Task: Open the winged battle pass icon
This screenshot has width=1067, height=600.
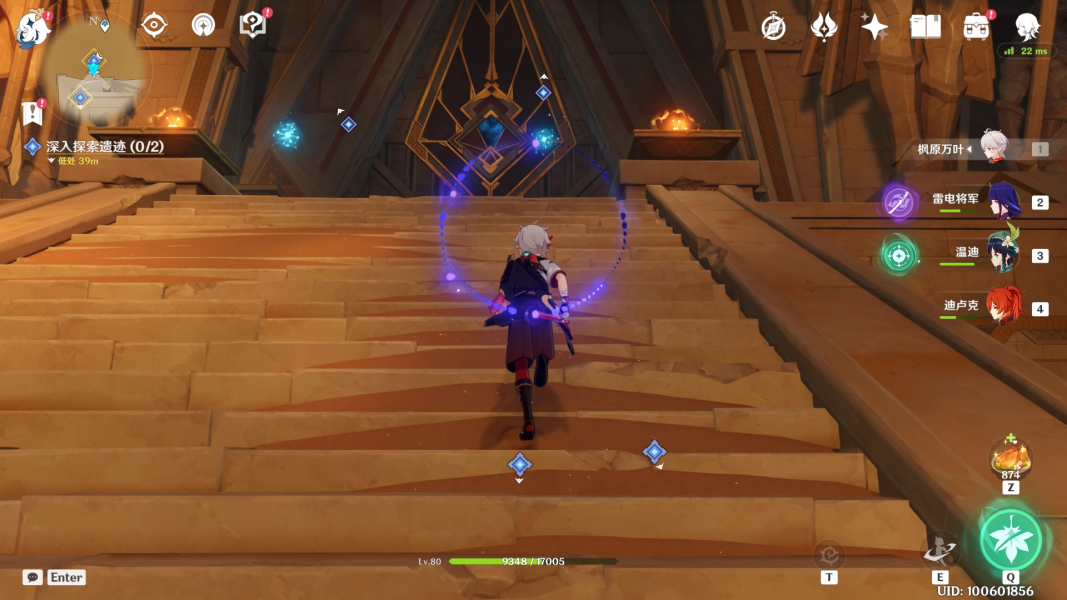Action: point(824,27)
